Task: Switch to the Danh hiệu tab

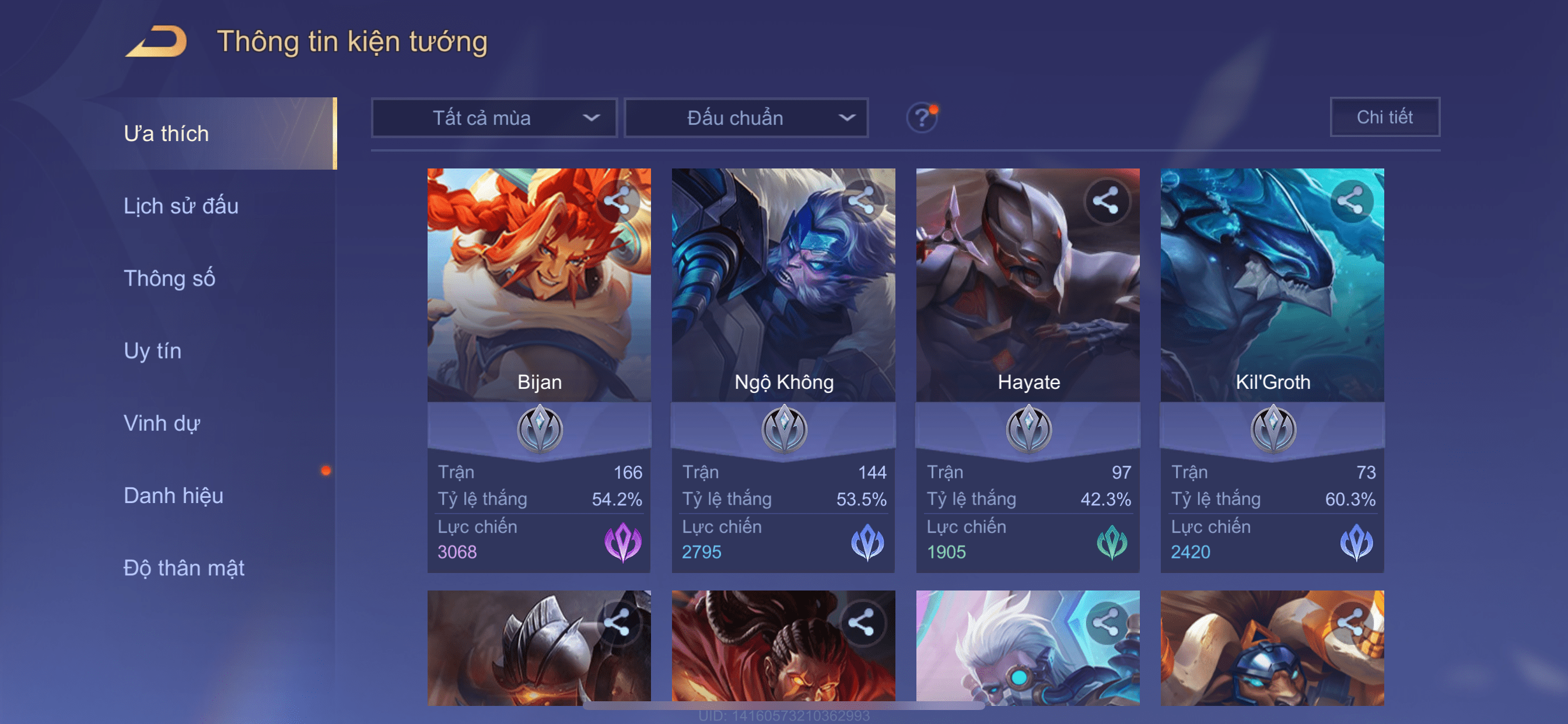Action: (173, 496)
